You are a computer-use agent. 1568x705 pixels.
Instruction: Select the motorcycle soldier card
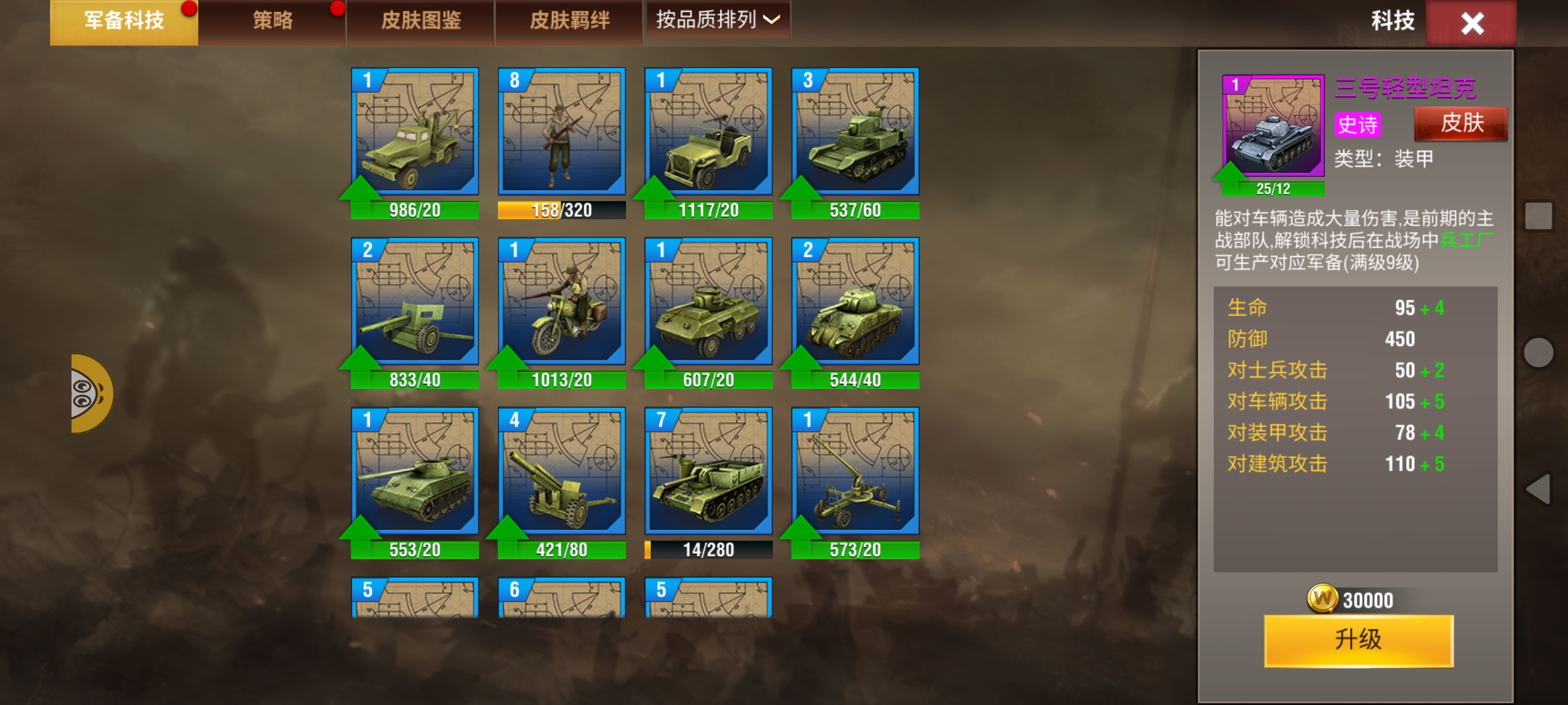click(562, 302)
